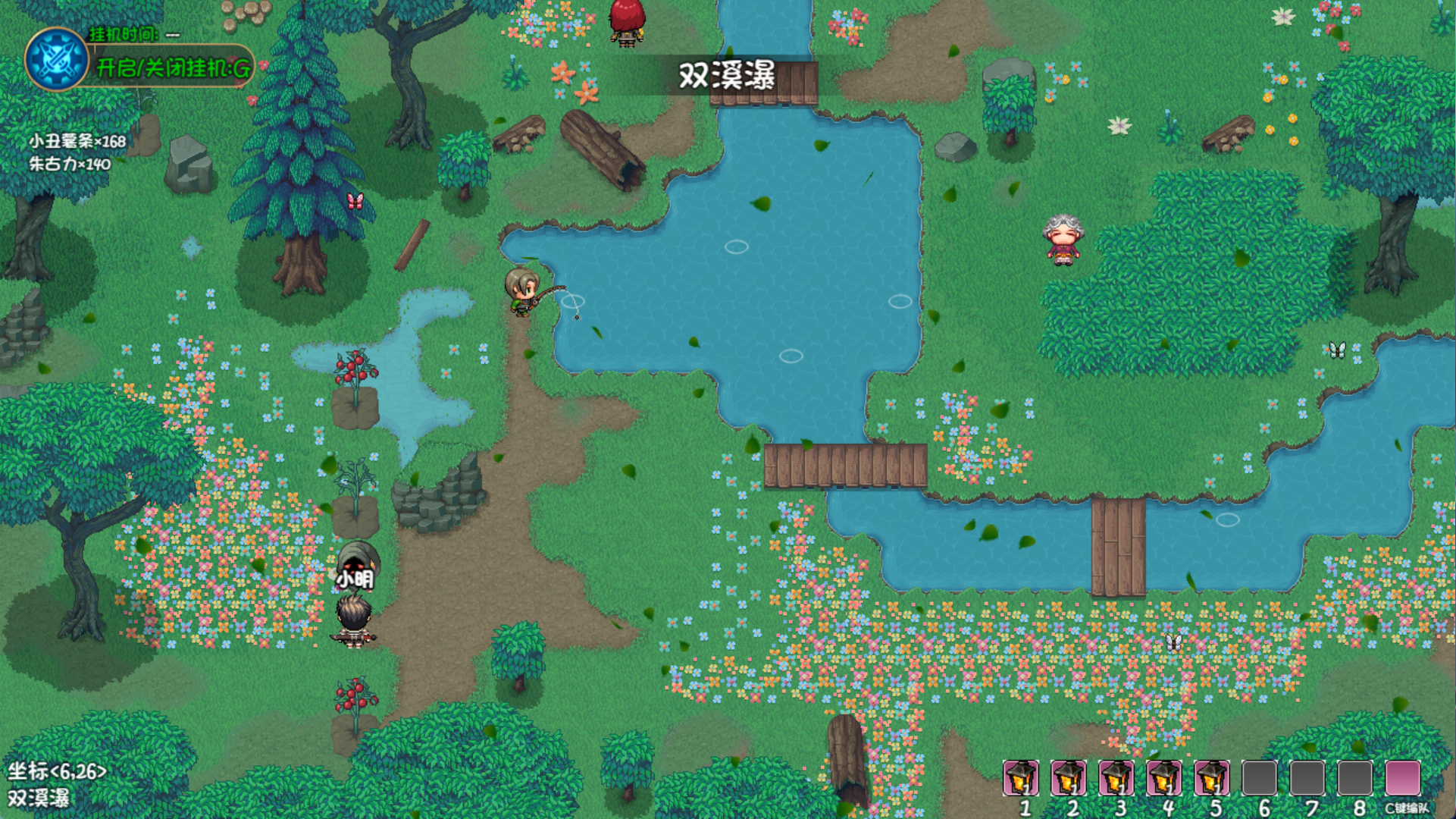Select the lantern in hotbar slot 1
This screenshot has width=1456, height=819.
(1020, 778)
